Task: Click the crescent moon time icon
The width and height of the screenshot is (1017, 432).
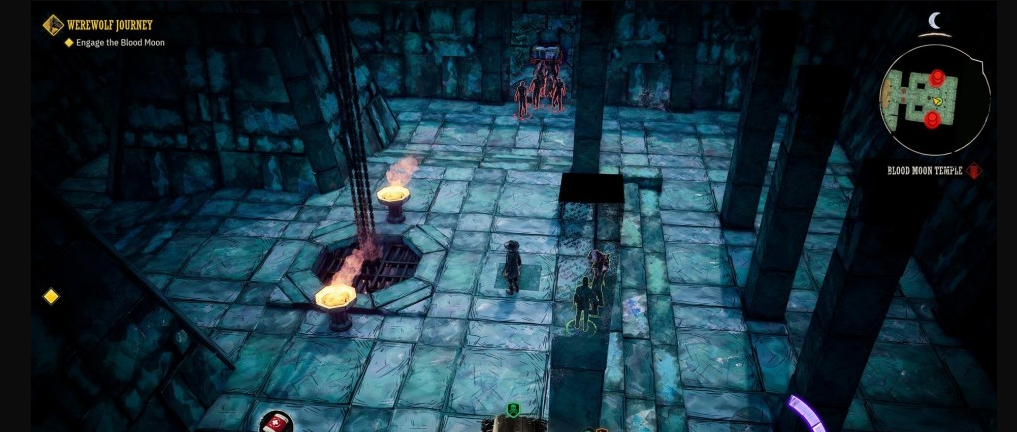Action: click(x=935, y=20)
